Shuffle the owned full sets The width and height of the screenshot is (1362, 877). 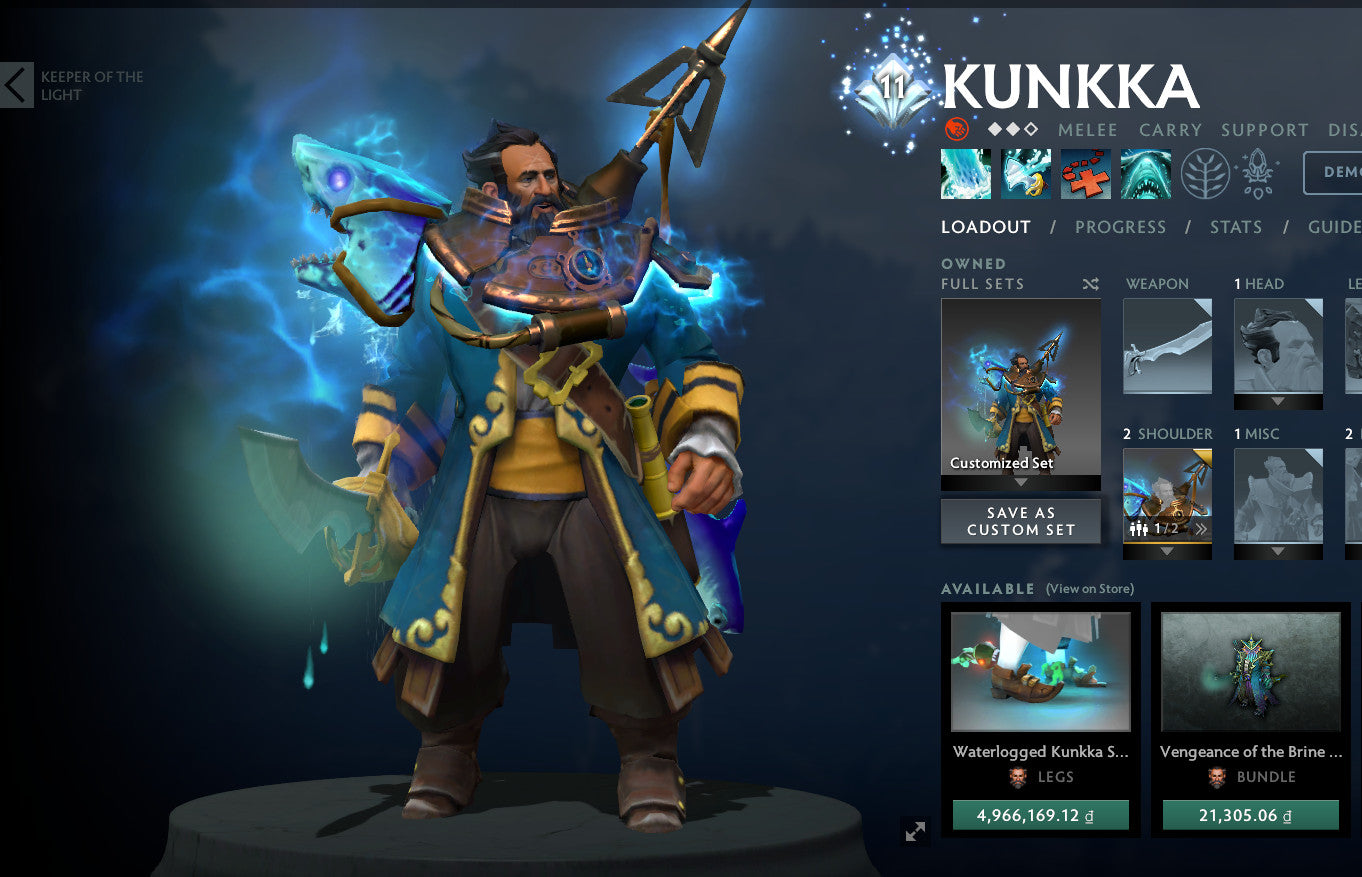click(x=1091, y=284)
